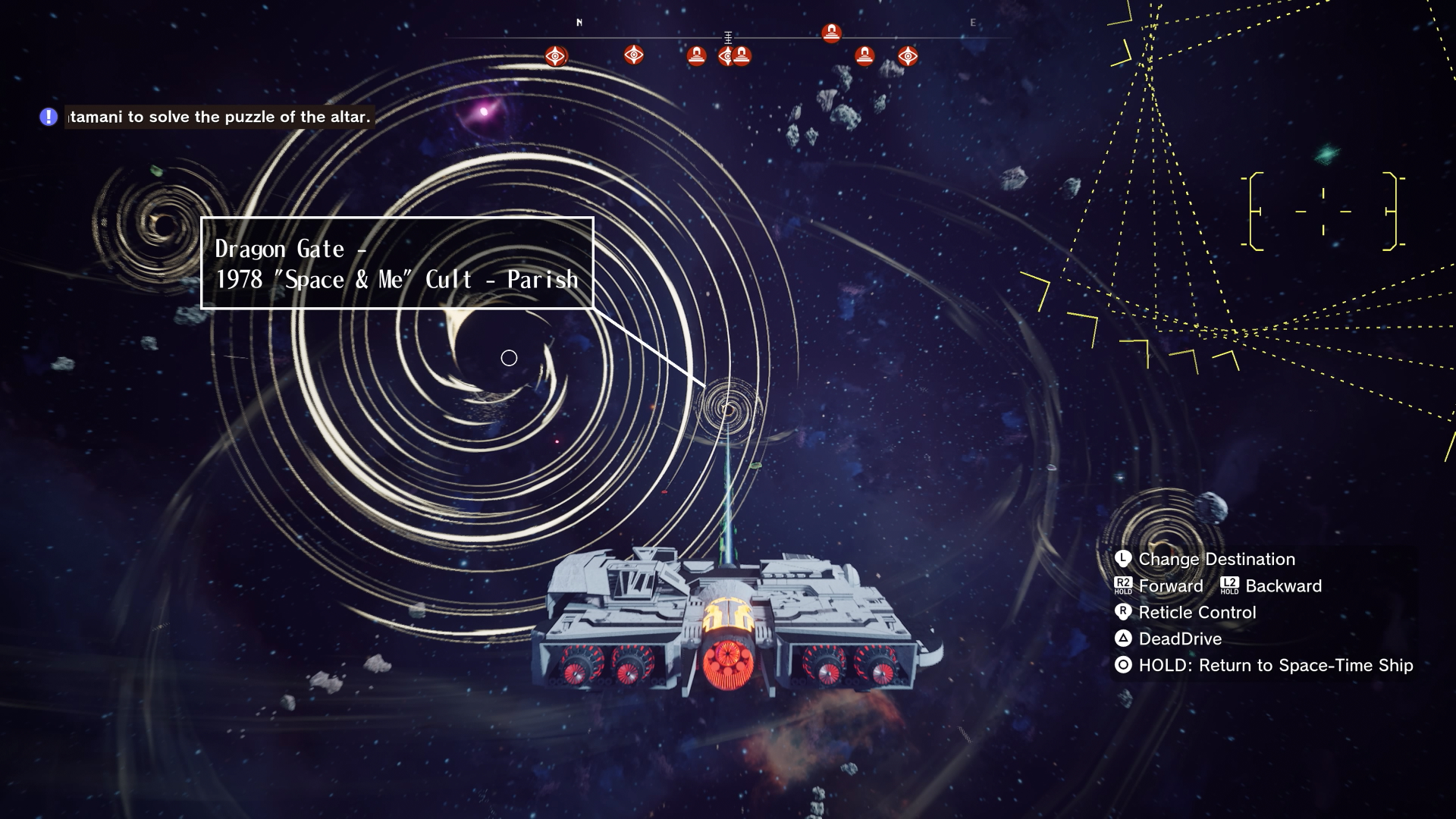Select the Dragon Gate destination label
Viewport: 1456px width, 819px height.
pos(397,264)
